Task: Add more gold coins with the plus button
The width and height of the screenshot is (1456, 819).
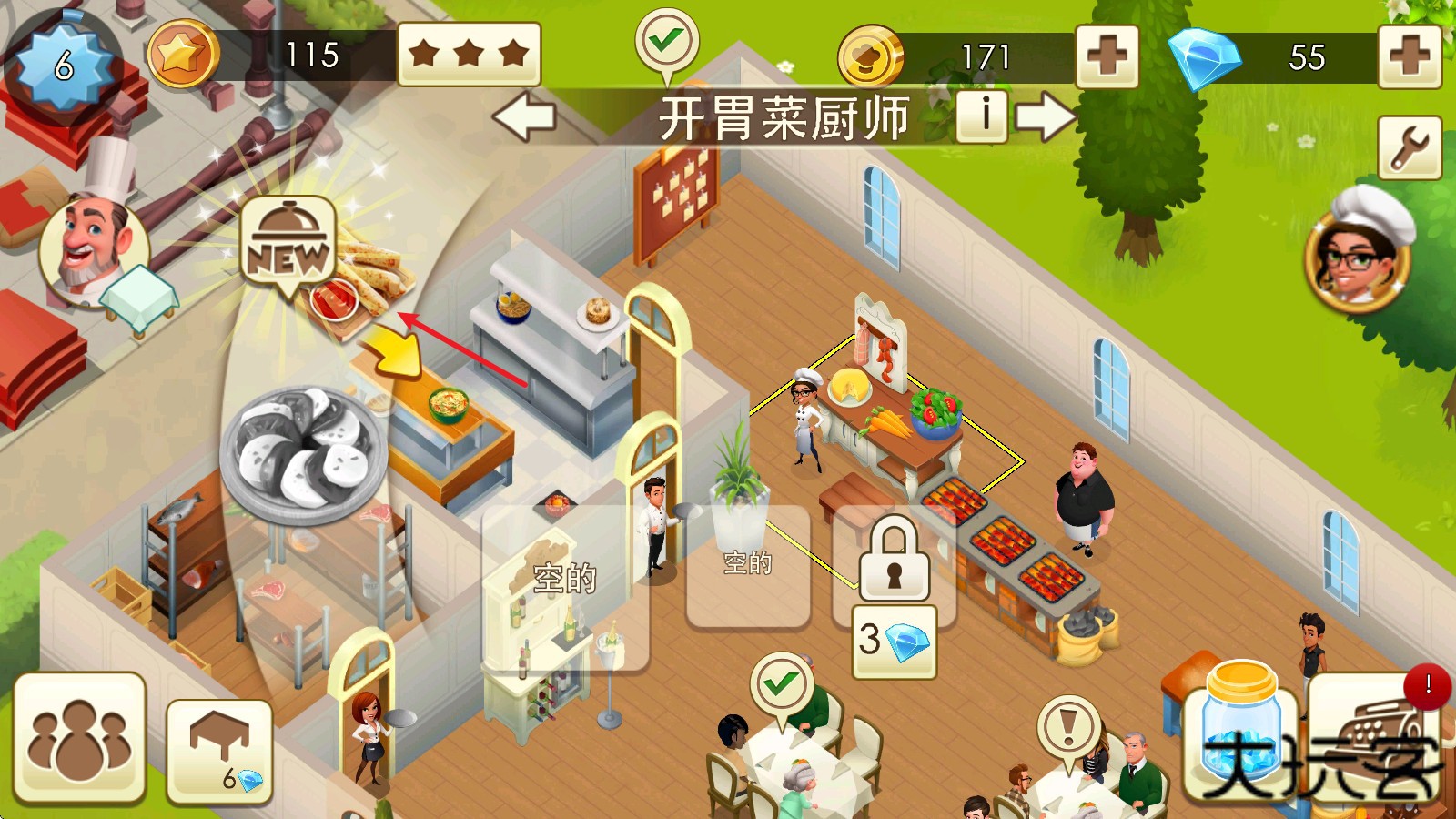Action: [1107, 56]
